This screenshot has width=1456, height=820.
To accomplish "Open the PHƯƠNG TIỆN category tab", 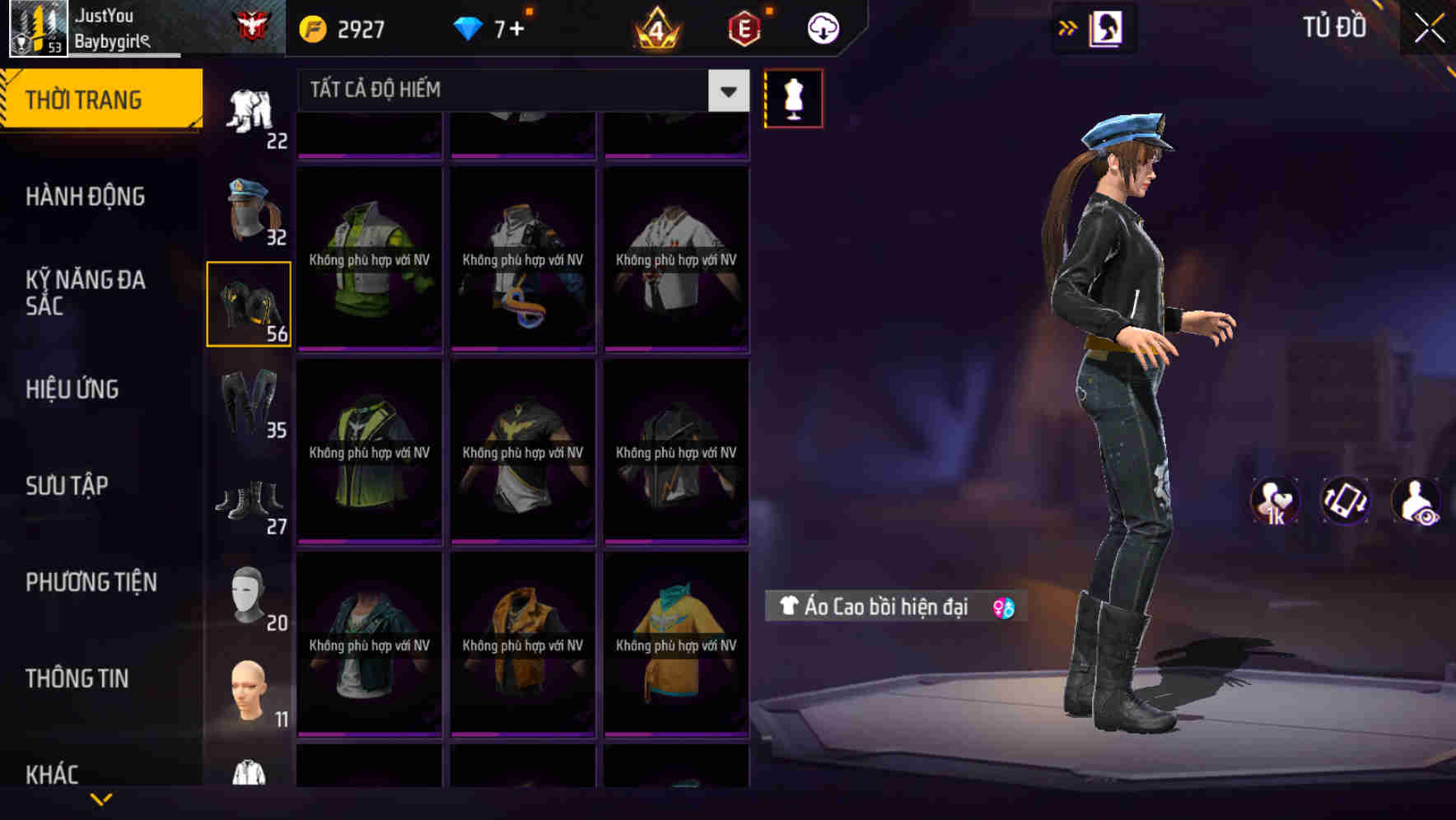I will click(x=91, y=582).
